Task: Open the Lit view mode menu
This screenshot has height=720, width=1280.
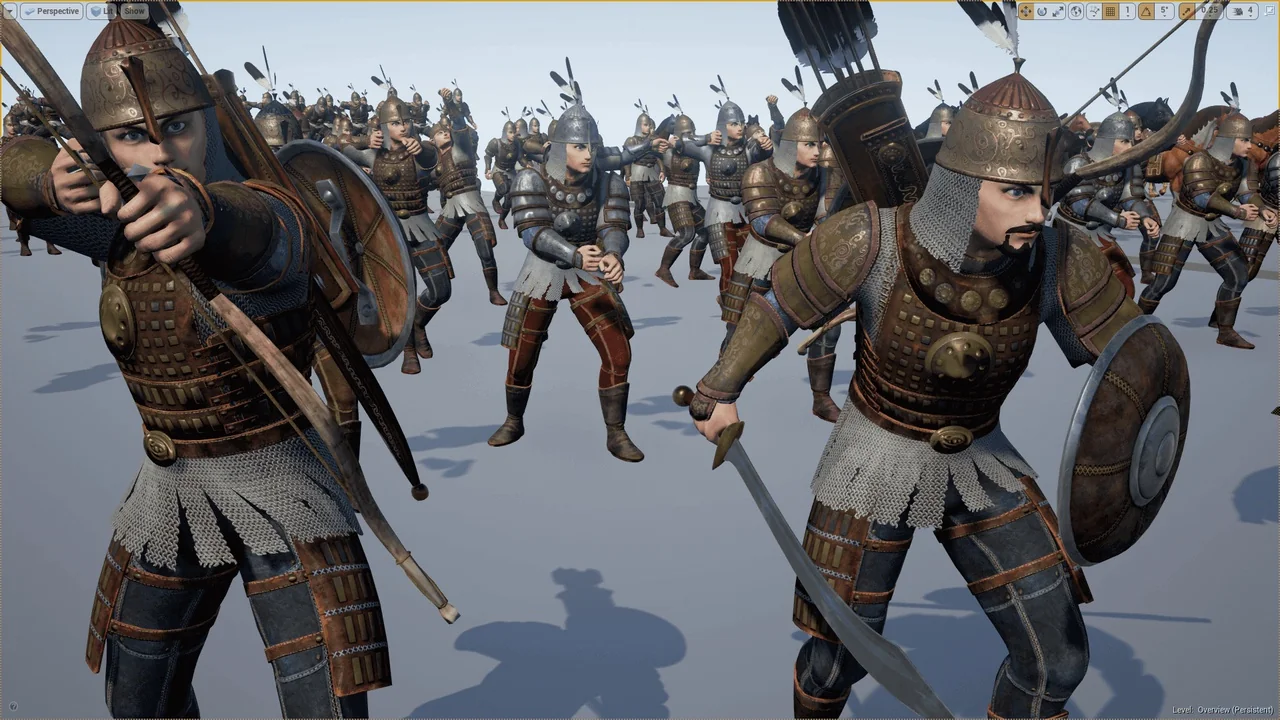Action: point(103,11)
